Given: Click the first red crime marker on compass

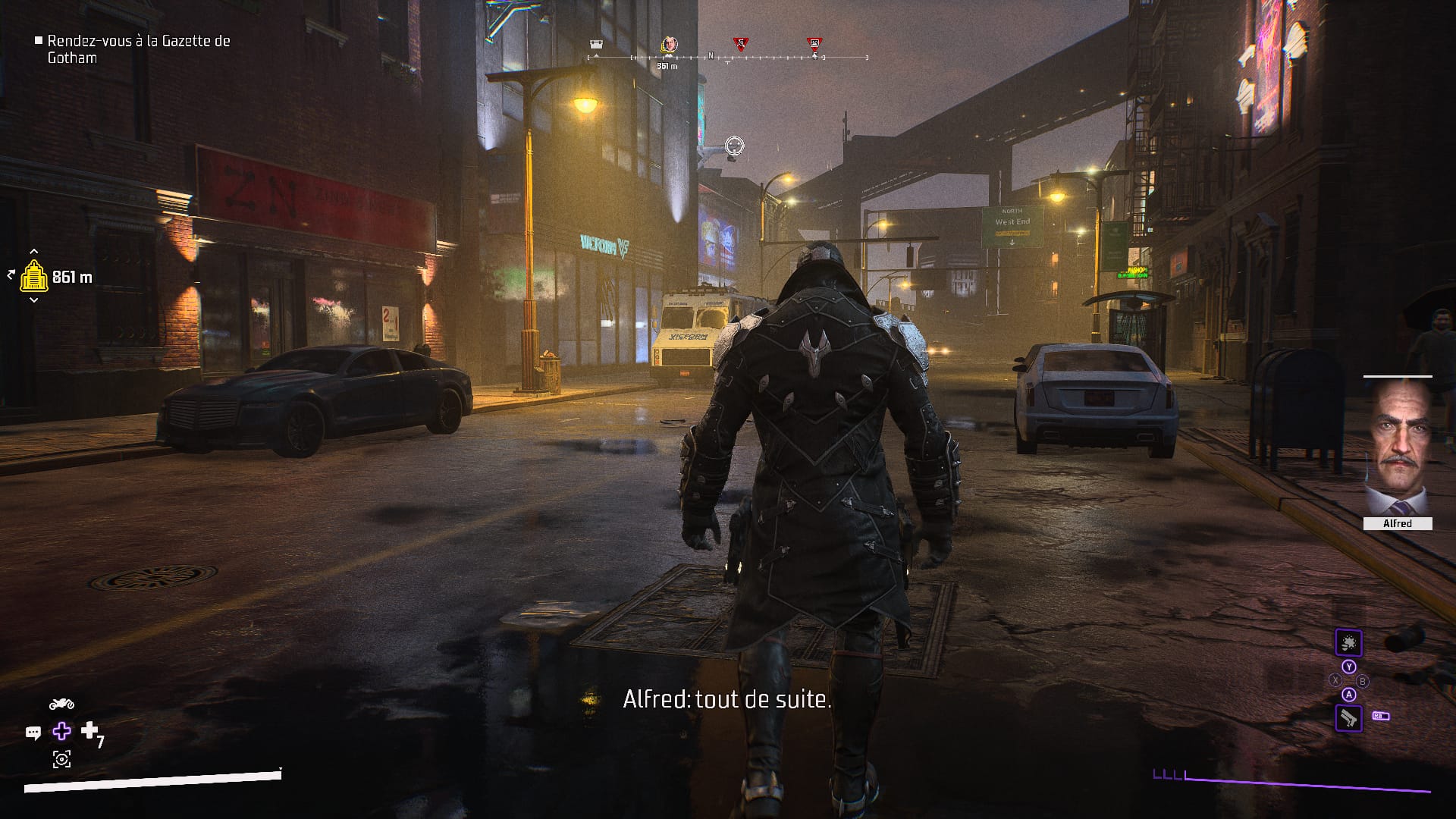Looking at the screenshot, I should pyautogui.click(x=741, y=43).
